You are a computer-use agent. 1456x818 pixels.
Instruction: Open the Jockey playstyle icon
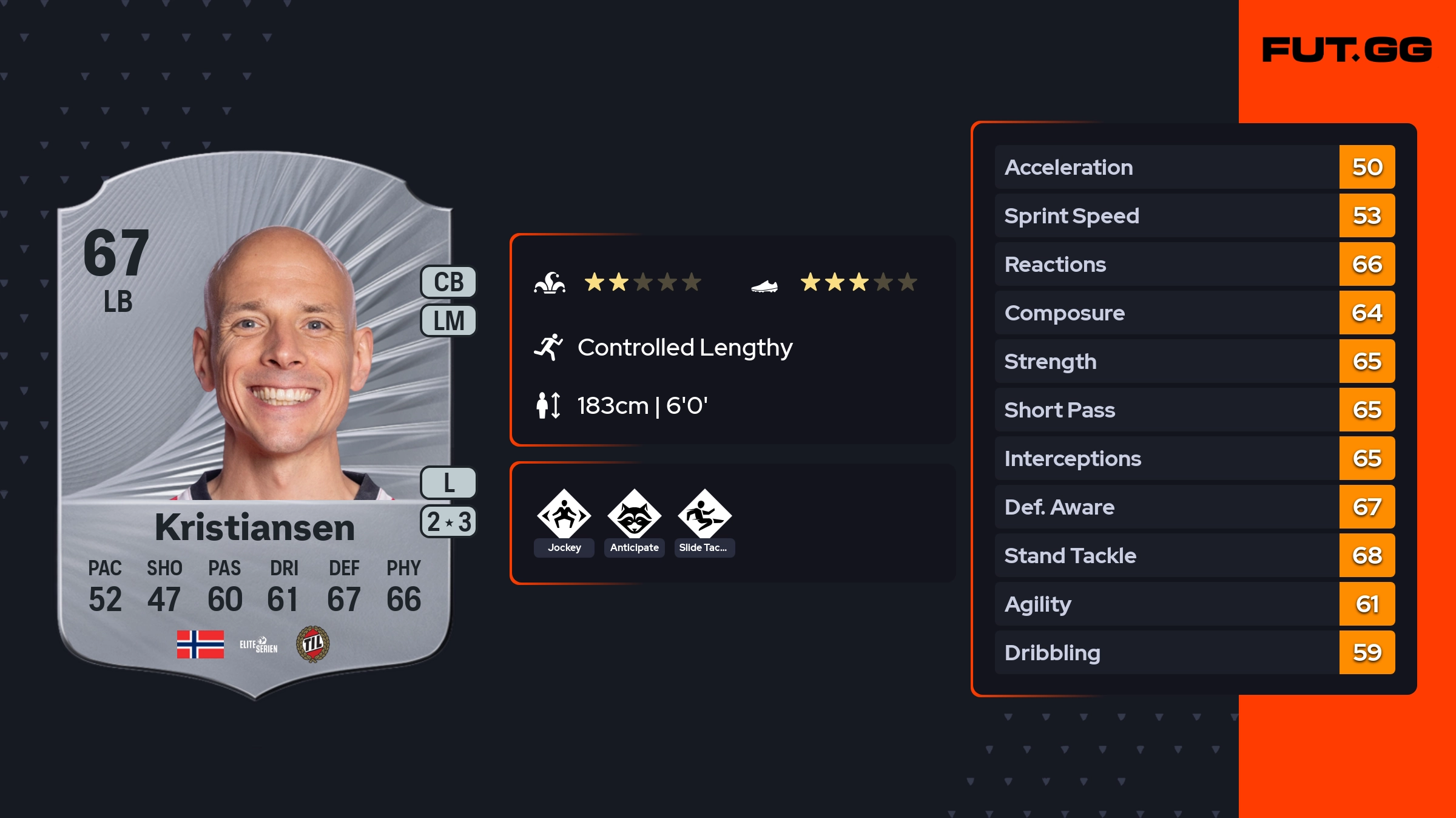pos(564,515)
